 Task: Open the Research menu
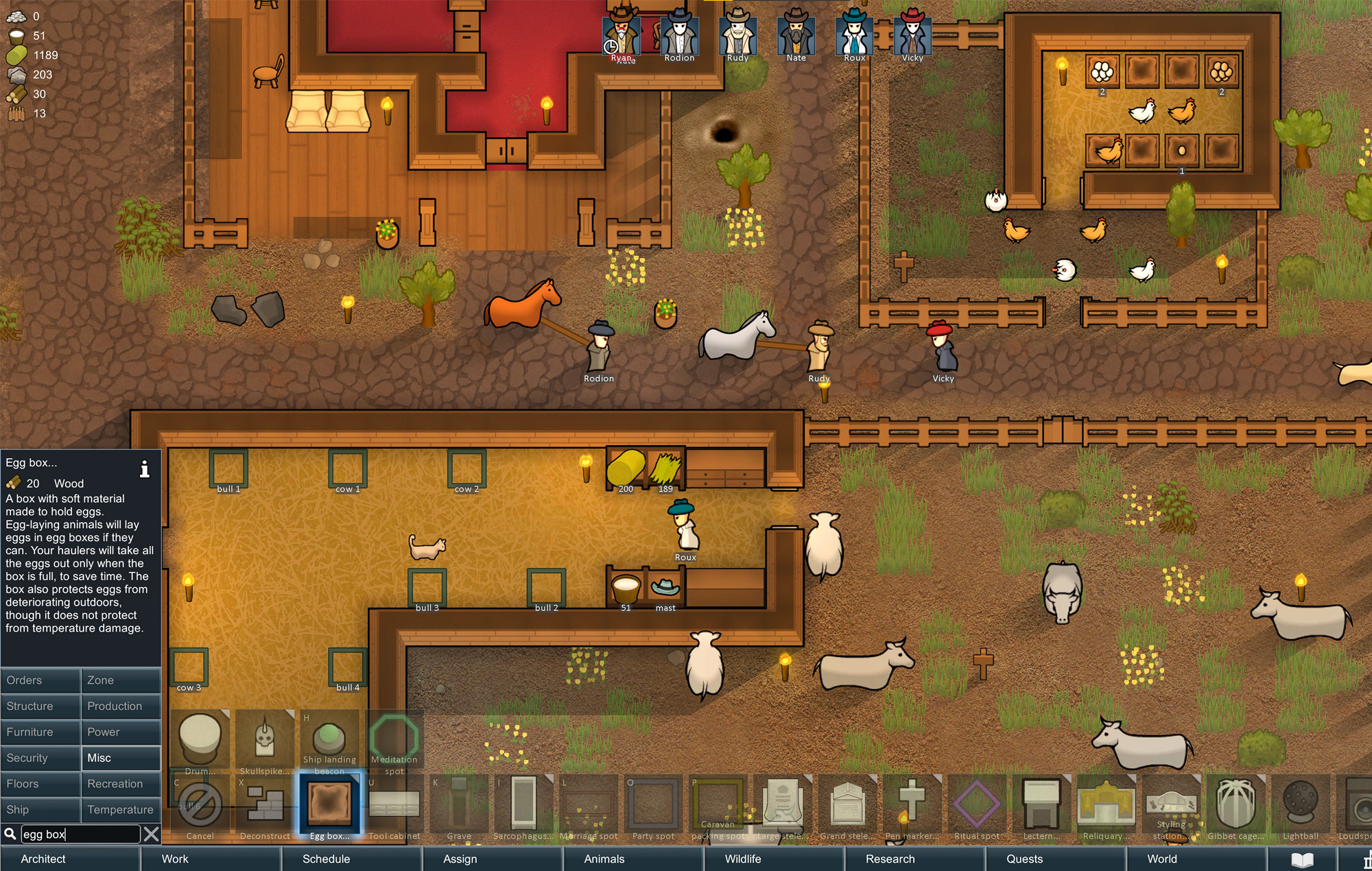click(x=890, y=859)
